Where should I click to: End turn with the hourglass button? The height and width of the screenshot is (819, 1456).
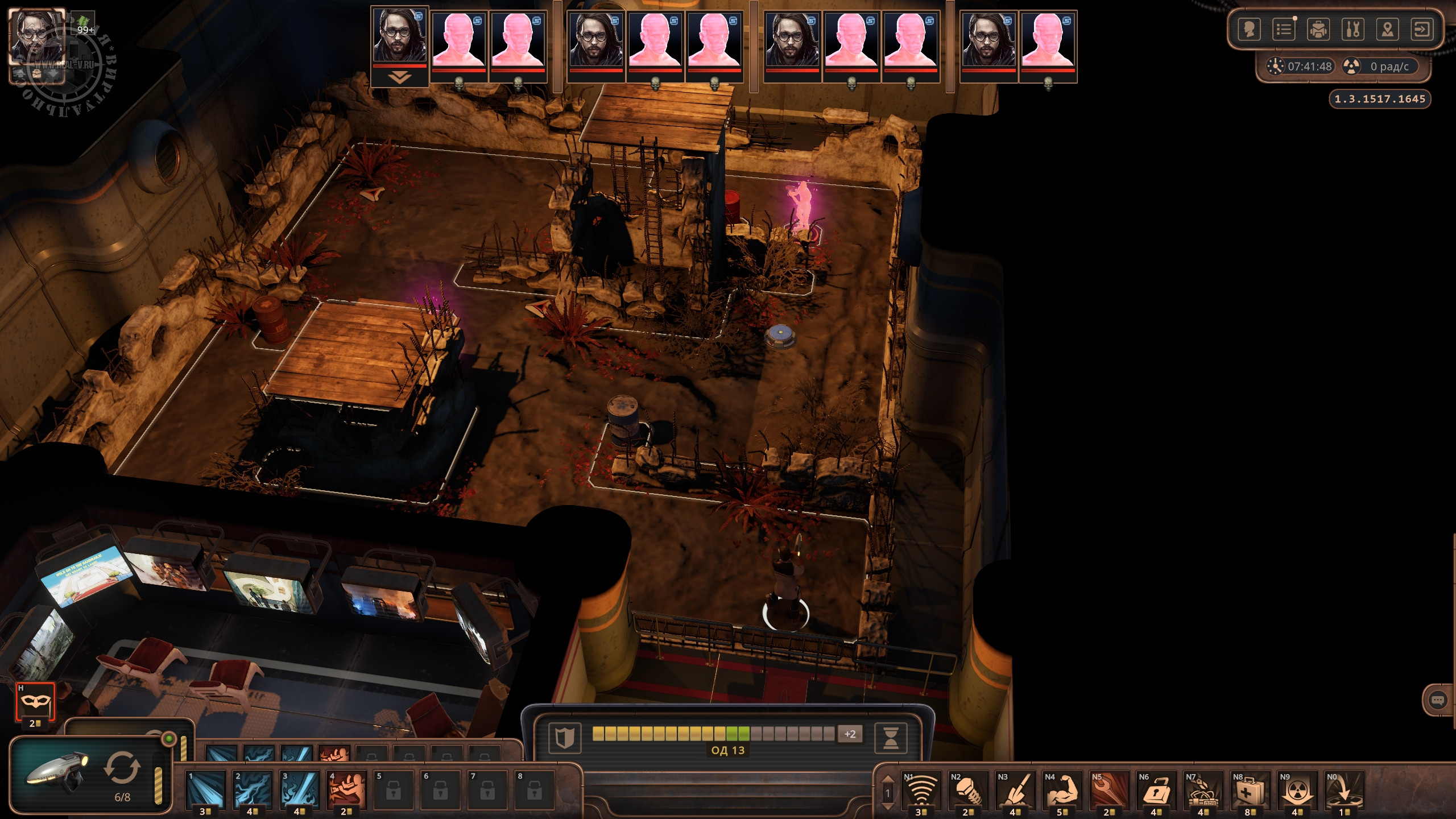[891, 738]
